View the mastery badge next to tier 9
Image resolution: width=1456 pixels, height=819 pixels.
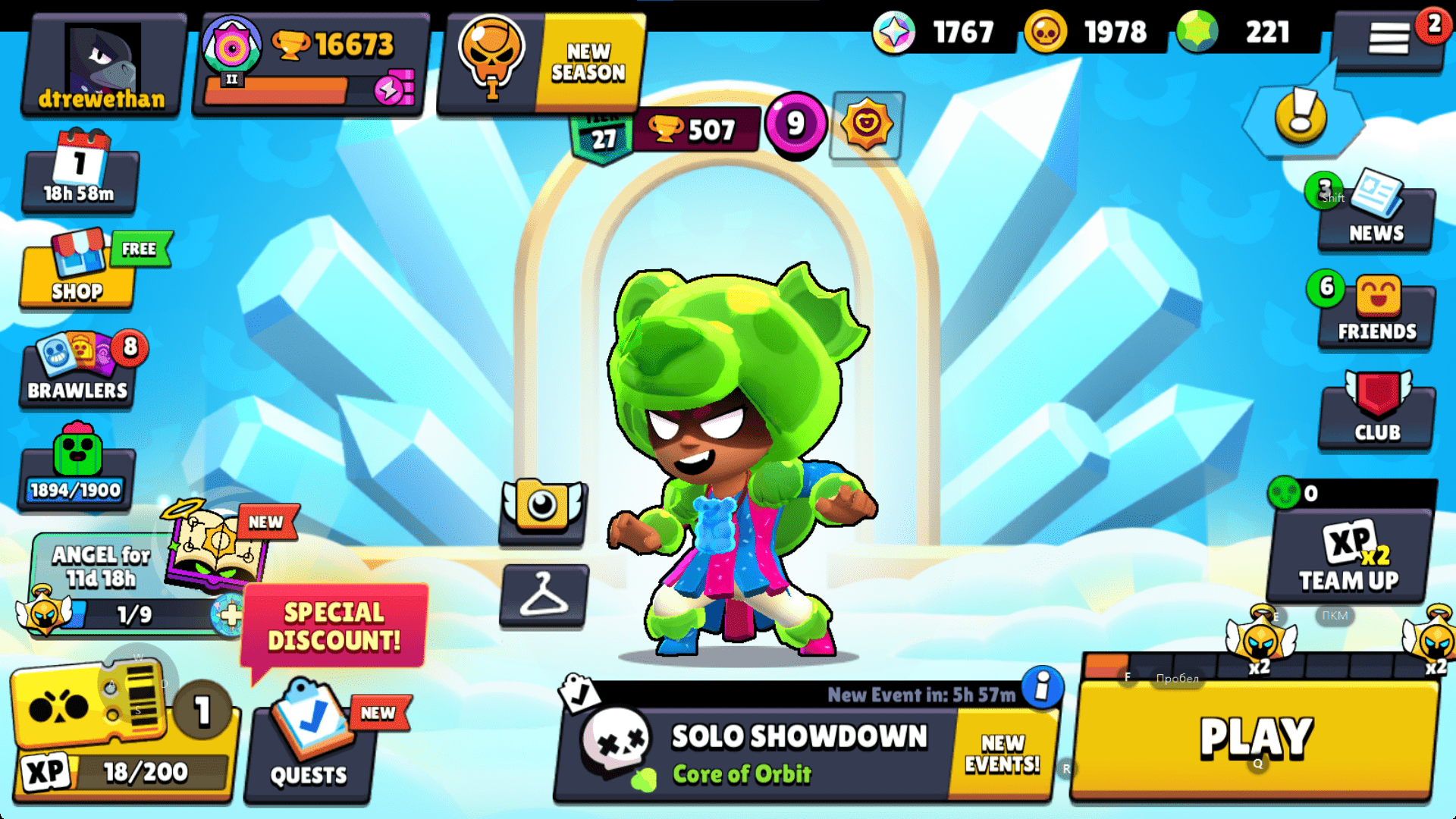point(867,125)
